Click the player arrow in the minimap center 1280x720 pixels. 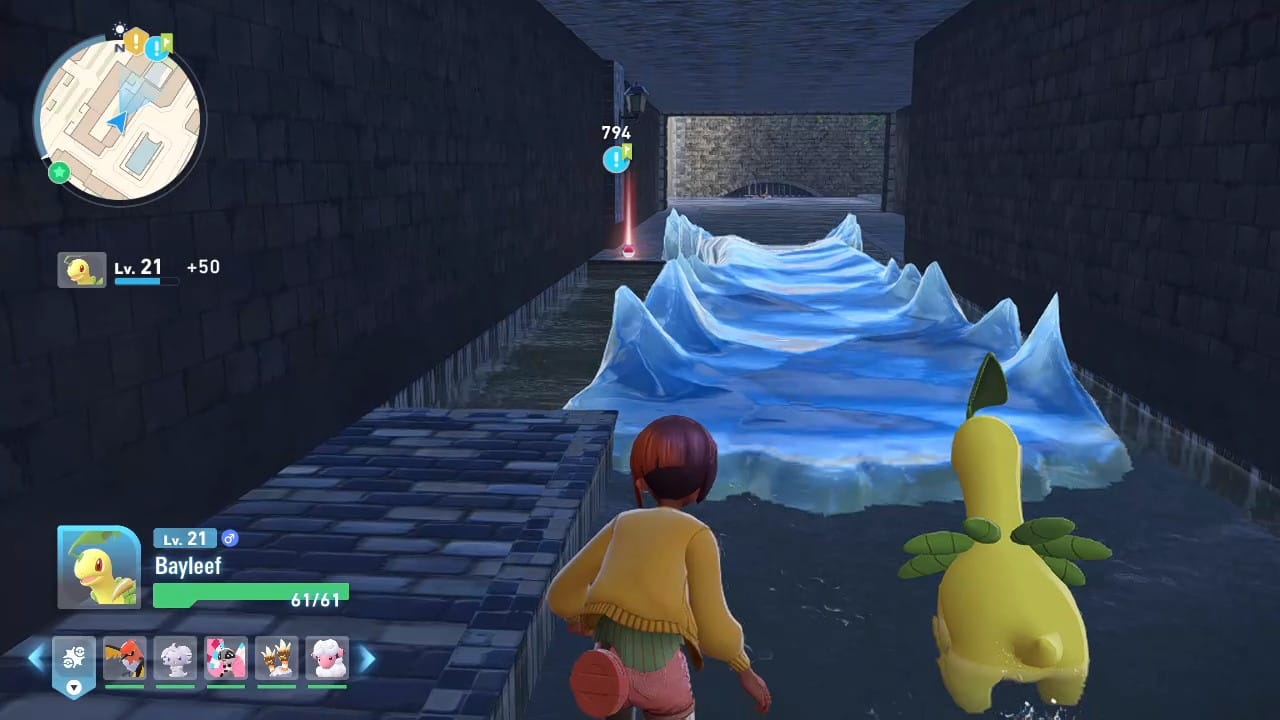[x=120, y=120]
